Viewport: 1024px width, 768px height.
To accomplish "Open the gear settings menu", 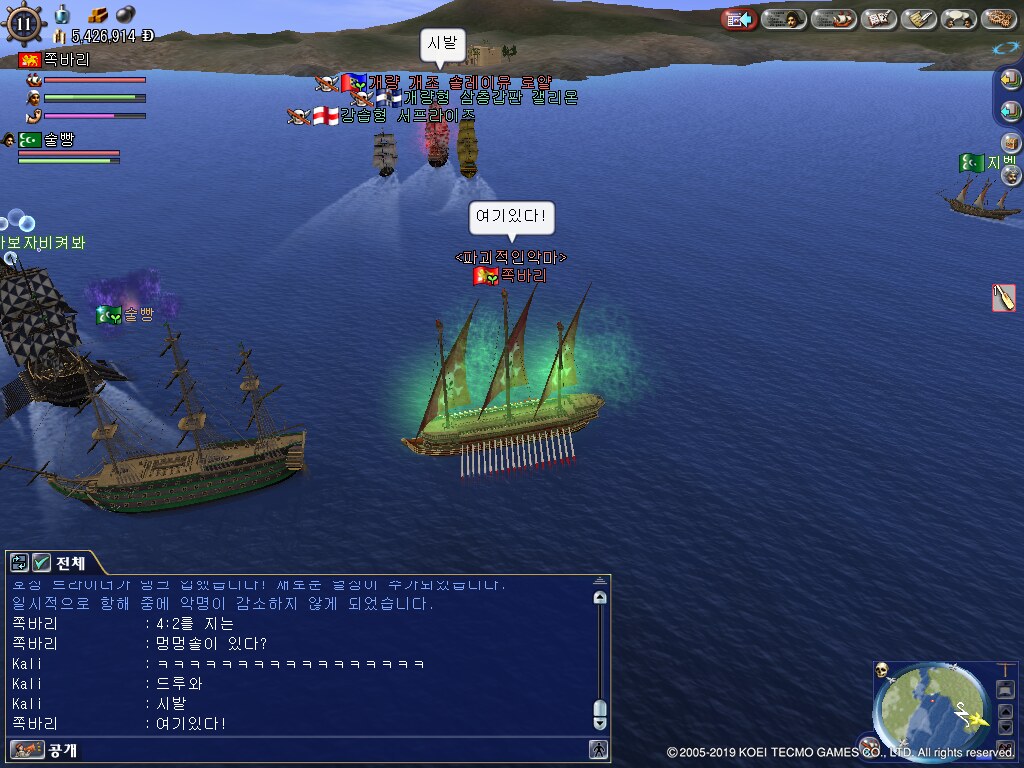I will 998,19.
